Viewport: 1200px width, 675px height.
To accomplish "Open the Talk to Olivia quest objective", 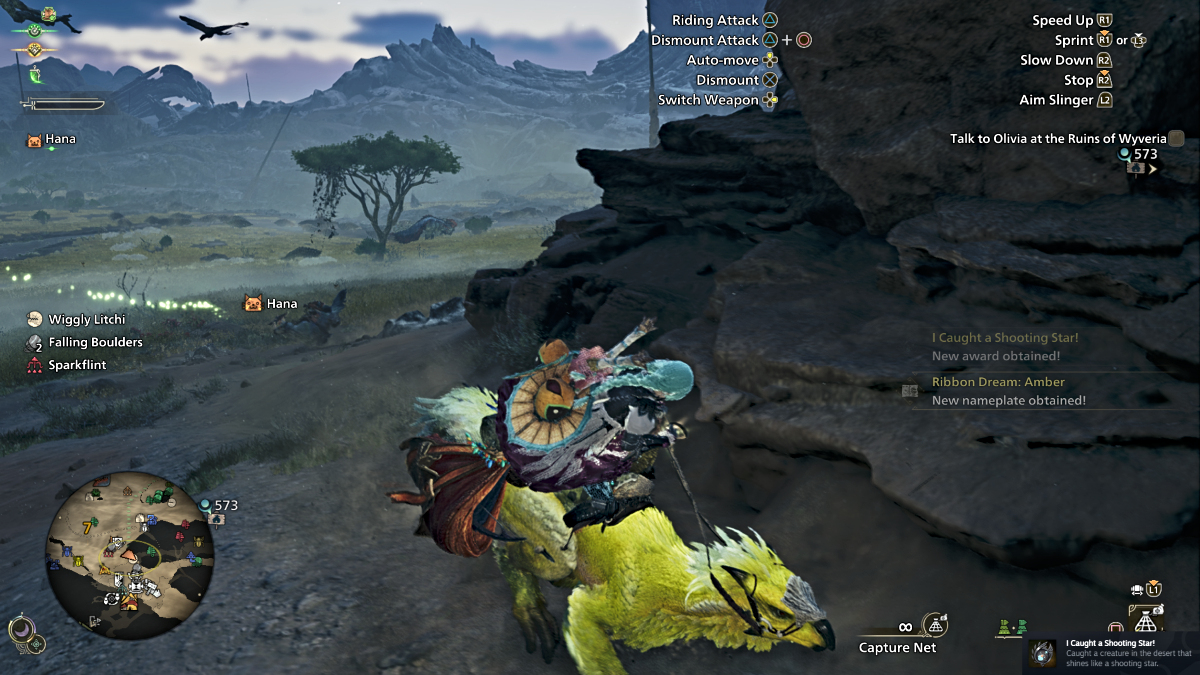I will click(1056, 139).
